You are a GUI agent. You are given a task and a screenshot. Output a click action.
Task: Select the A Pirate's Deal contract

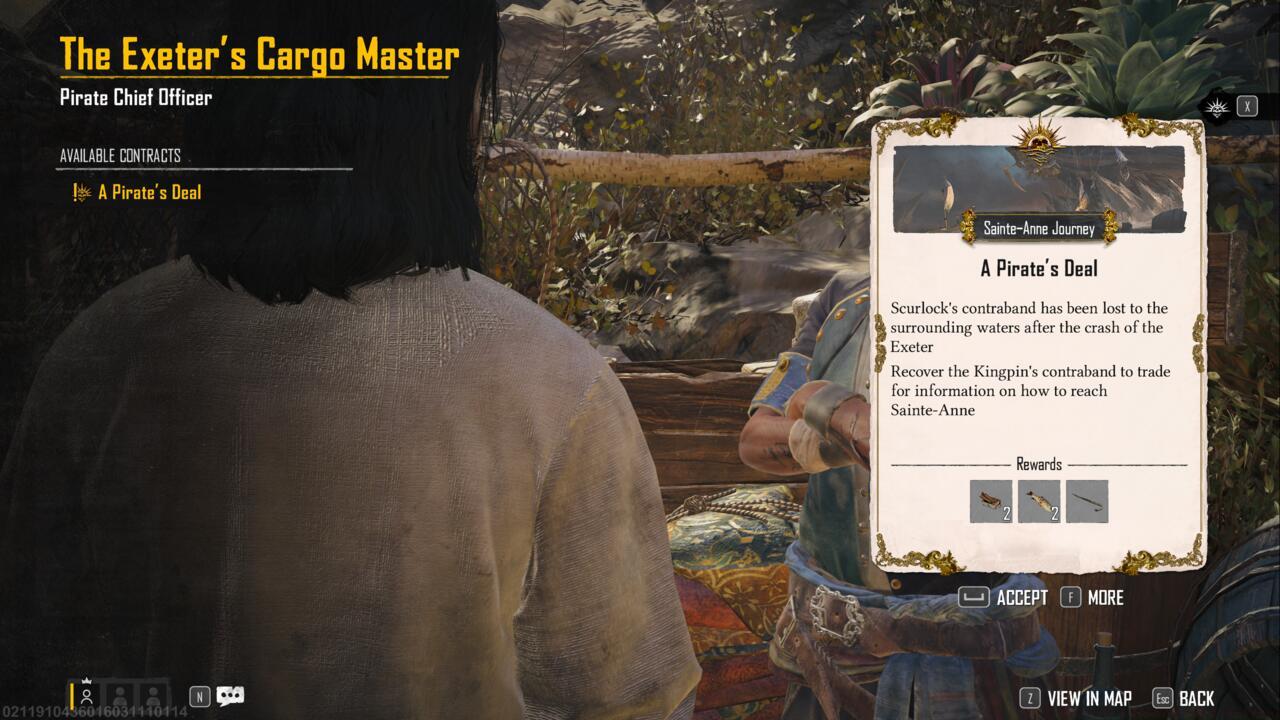tap(149, 192)
